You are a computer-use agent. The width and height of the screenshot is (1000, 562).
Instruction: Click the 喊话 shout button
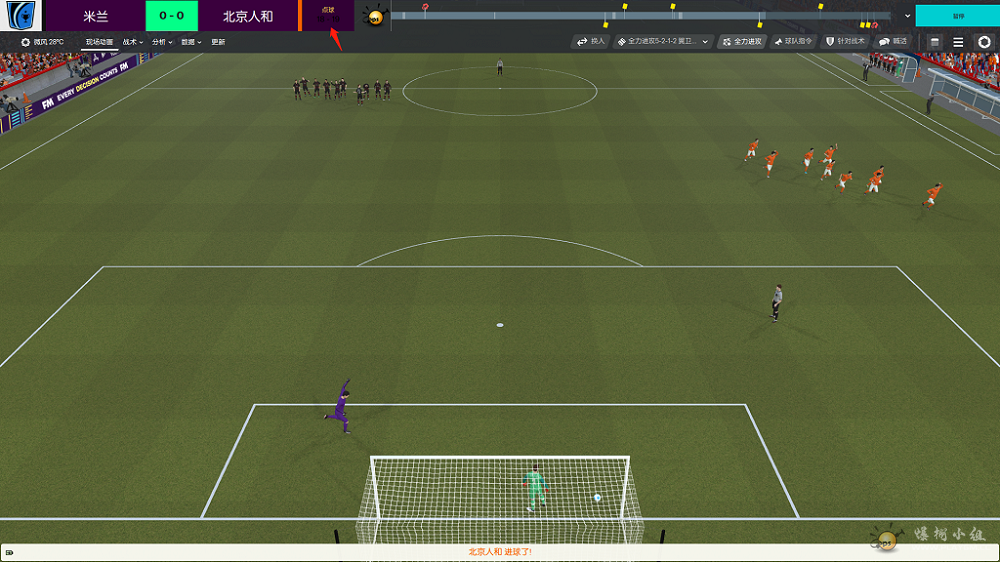(x=893, y=42)
